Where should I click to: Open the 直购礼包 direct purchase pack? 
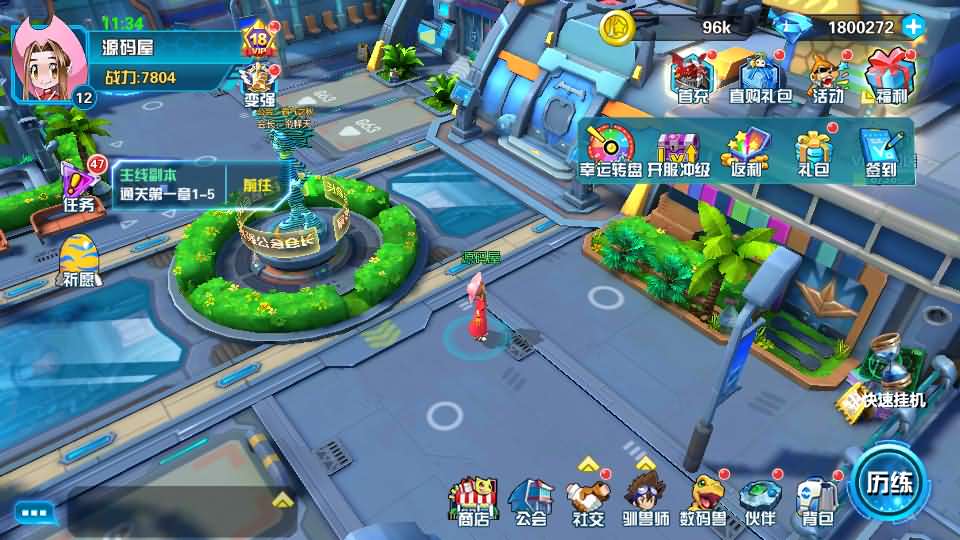(x=760, y=79)
